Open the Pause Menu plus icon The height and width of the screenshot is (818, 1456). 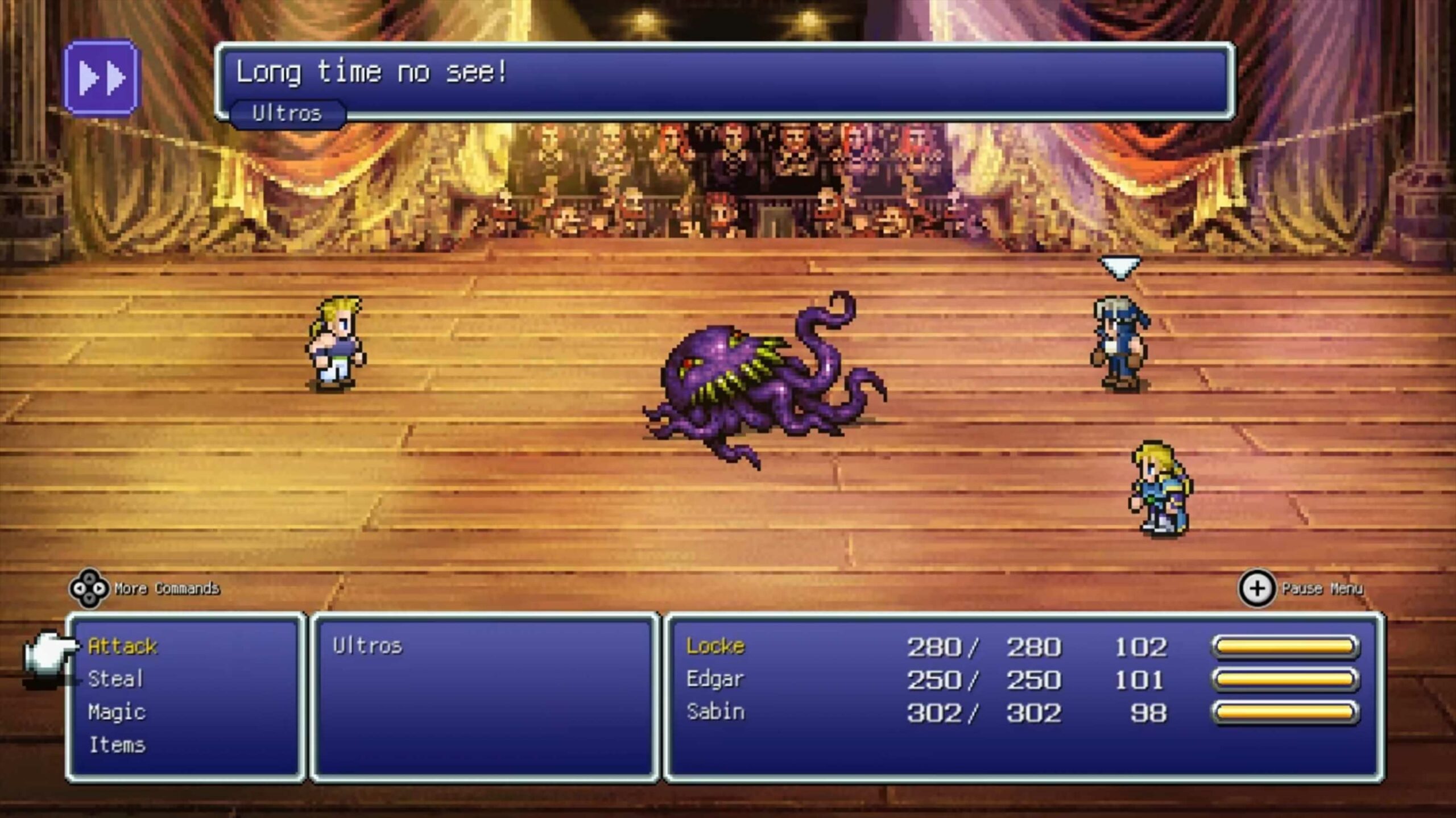coord(1256,589)
